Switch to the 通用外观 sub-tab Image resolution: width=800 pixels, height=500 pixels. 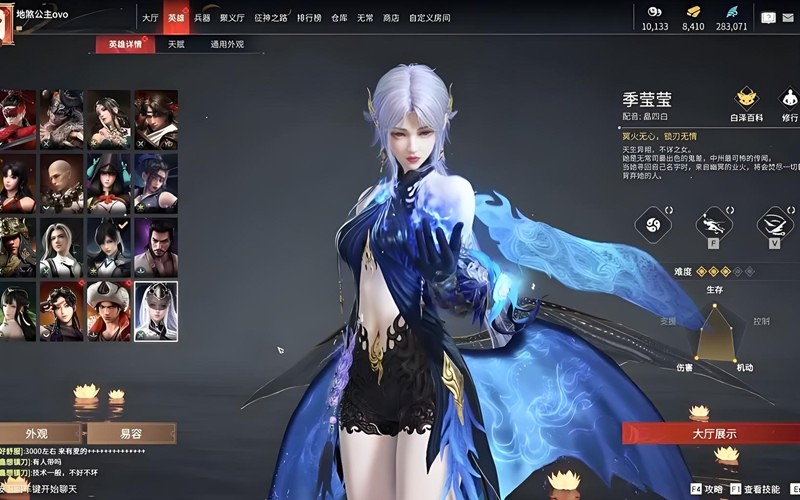click(227, 45)
